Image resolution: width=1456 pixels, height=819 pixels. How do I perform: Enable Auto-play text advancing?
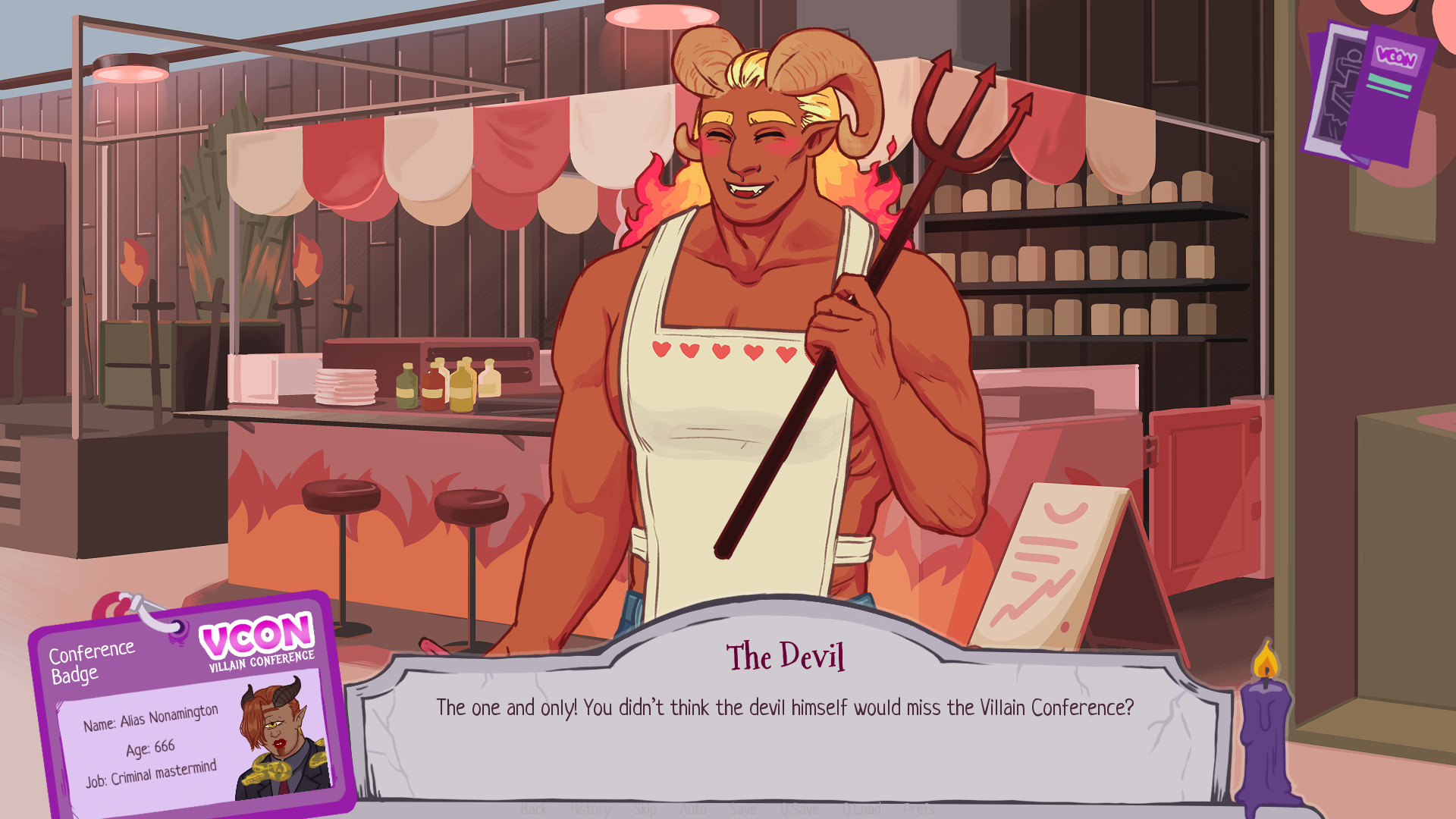pos(693,810)
